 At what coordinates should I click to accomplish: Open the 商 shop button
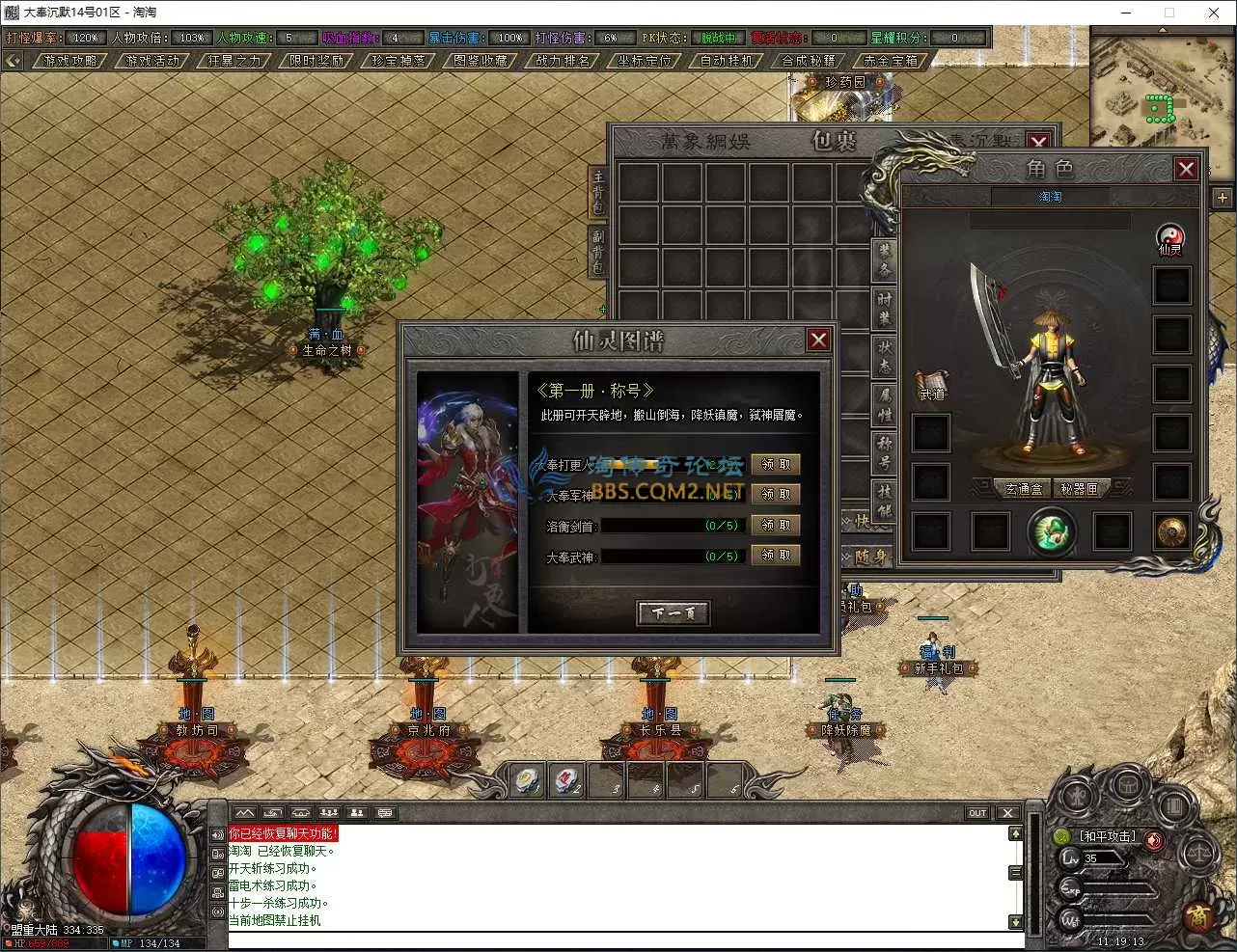(1198, 912)
